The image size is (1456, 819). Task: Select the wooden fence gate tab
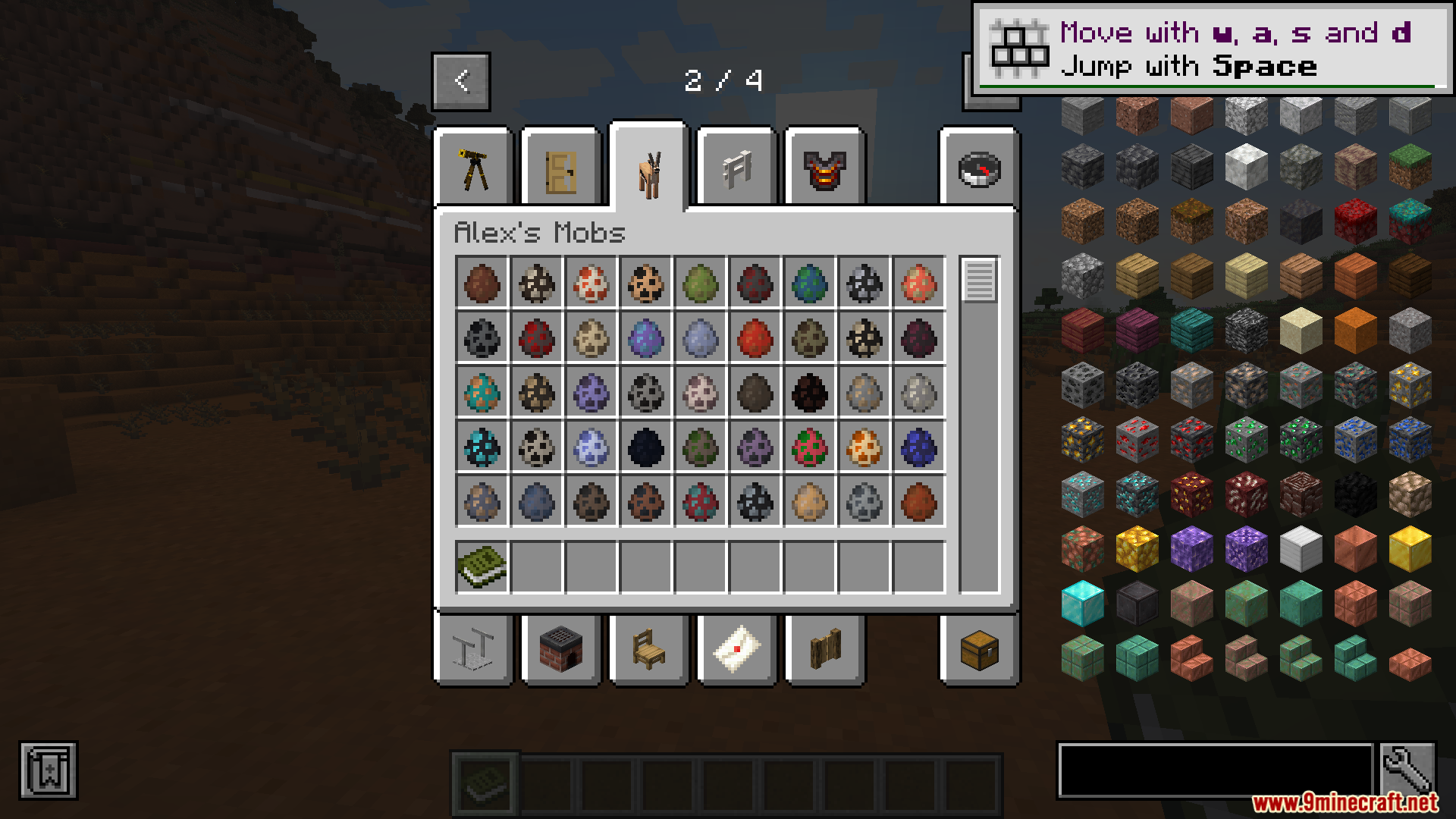click(x=825, y=650)
